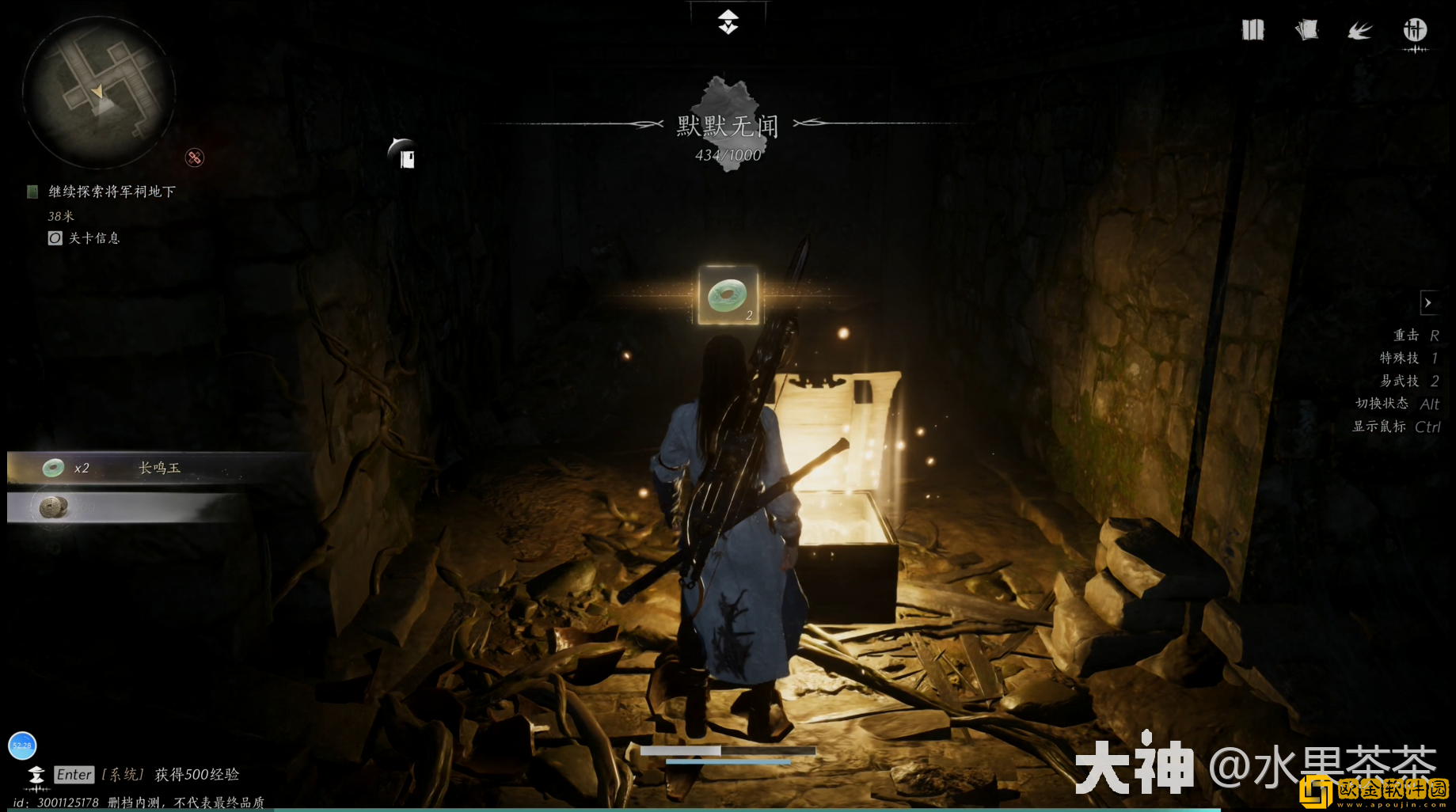Image resolution: width=1456 pixels, height=812 pixels.
Task: Click the door waypoint marker
Action: 405,156
